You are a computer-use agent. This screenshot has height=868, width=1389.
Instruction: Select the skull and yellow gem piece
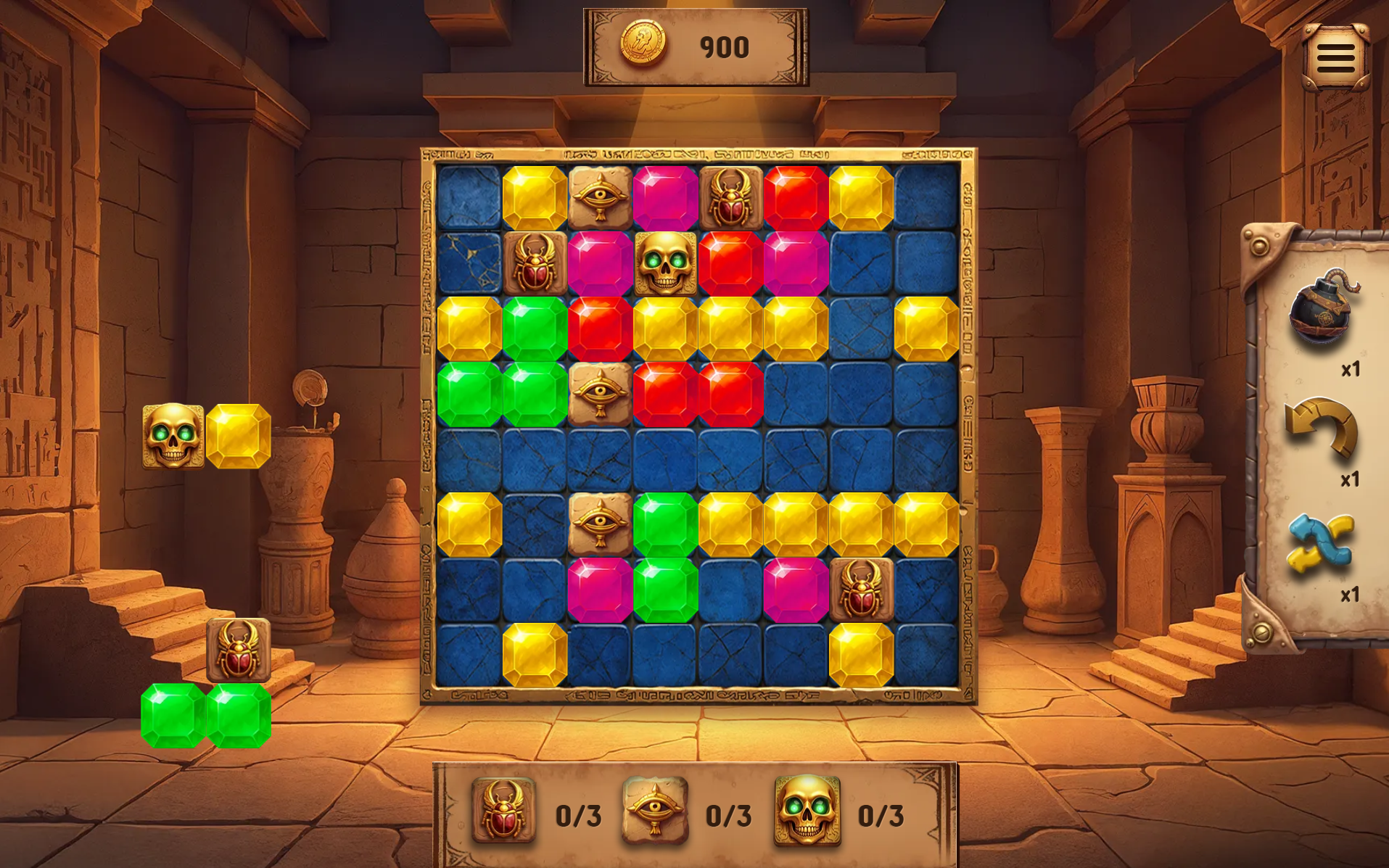[x=206, y=436]
